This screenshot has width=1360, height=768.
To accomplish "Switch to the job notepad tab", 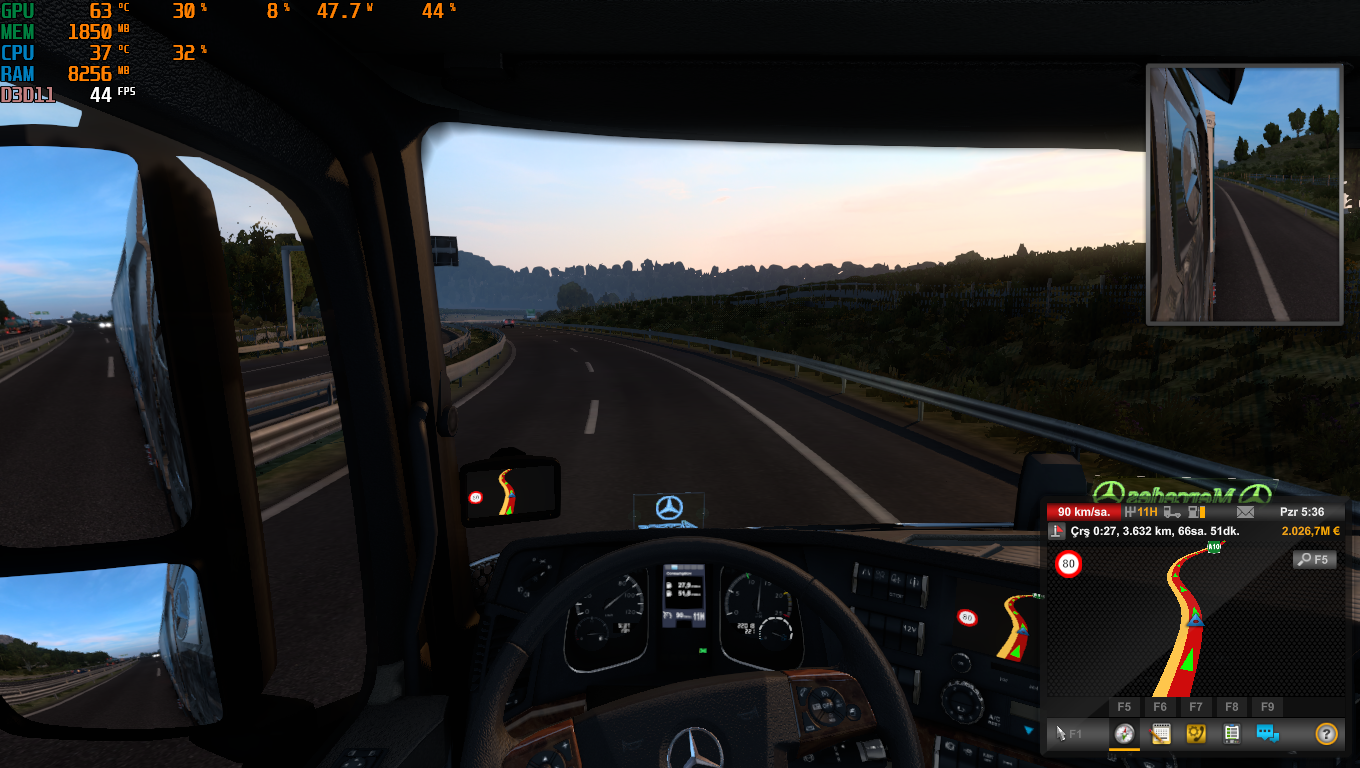I will click(1160, 734).
